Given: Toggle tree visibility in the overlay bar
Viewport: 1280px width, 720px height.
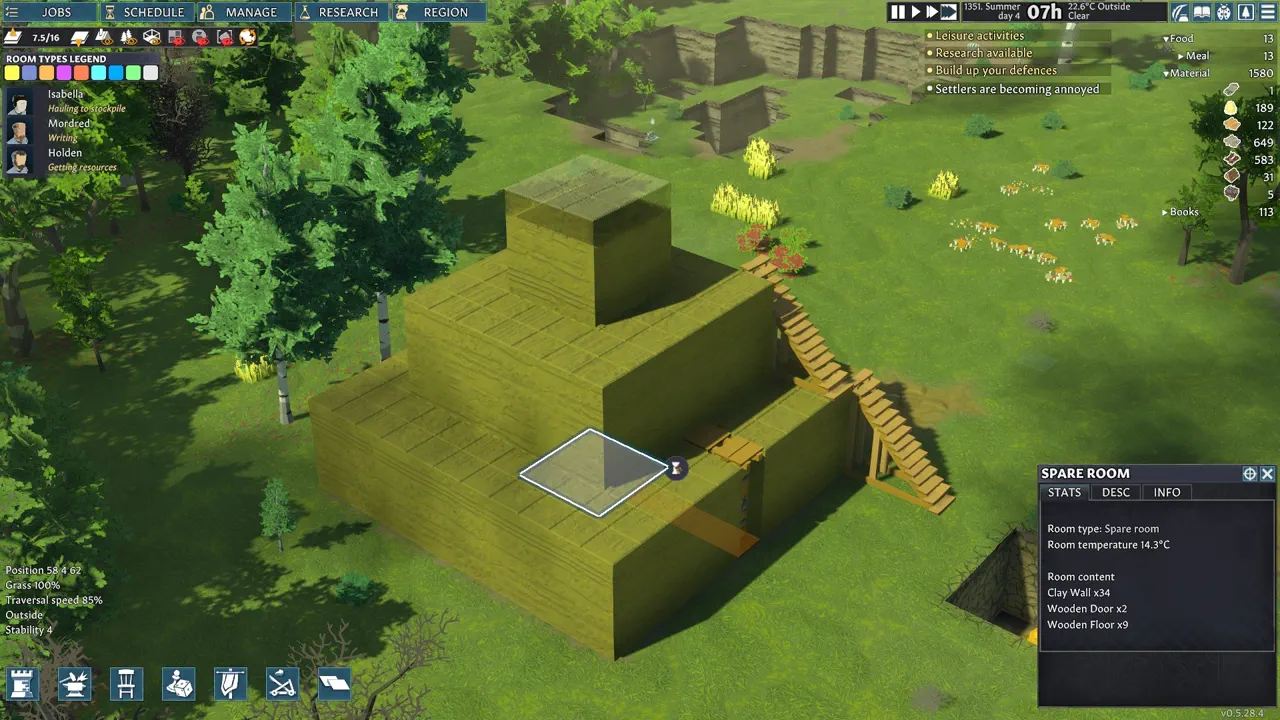Looking at the screenshot, I should coord(129,37).
